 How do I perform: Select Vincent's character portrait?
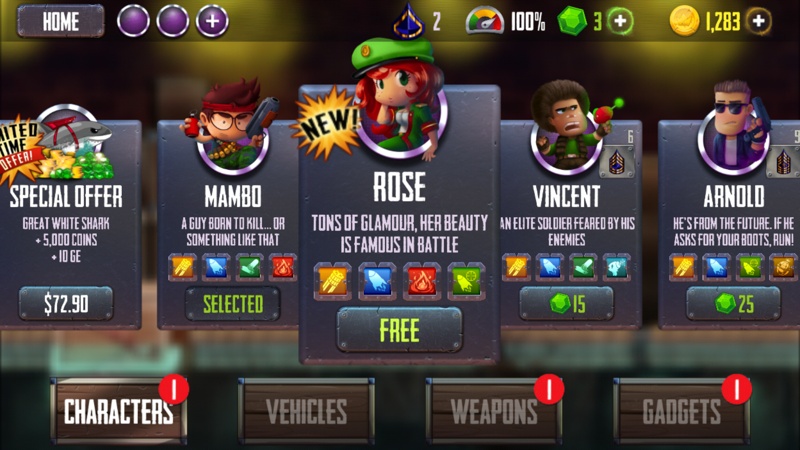(565, 130)
